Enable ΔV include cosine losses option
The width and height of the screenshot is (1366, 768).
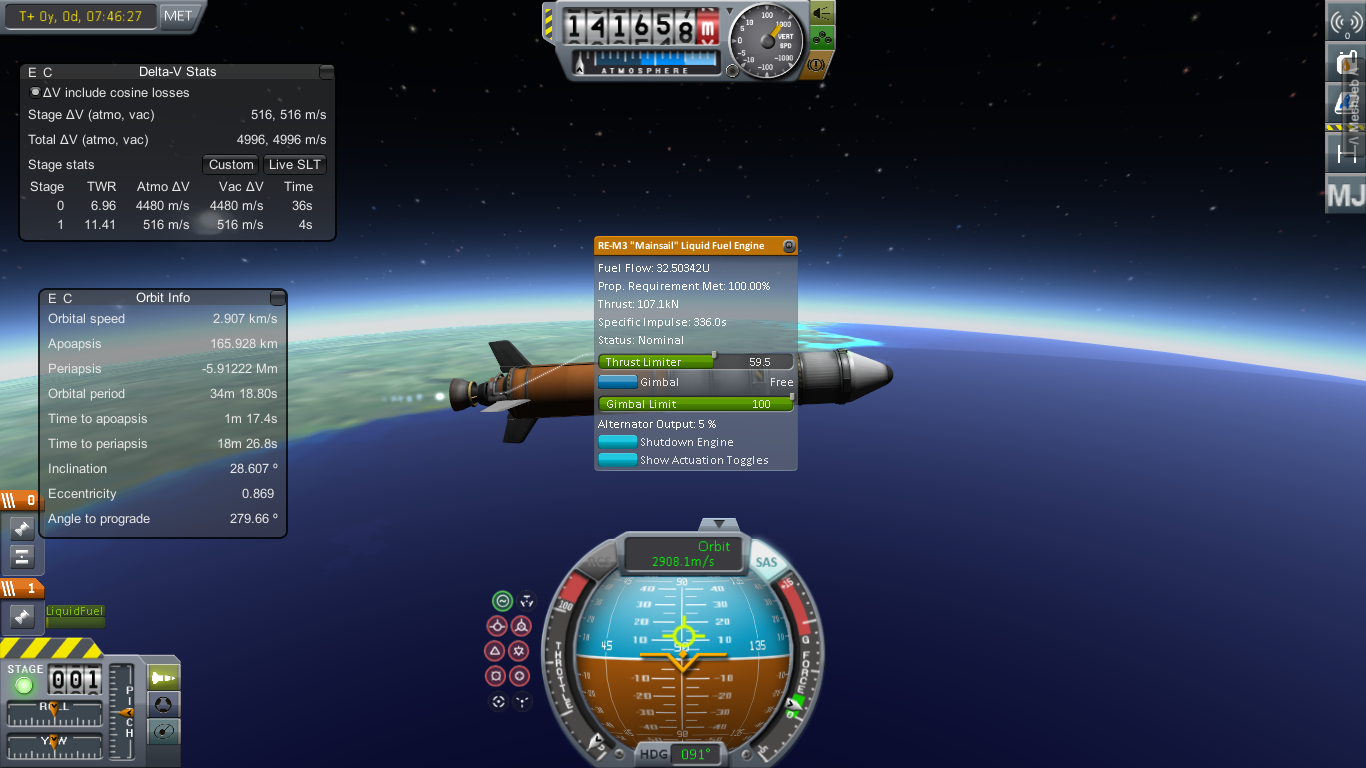coord(36,92)
